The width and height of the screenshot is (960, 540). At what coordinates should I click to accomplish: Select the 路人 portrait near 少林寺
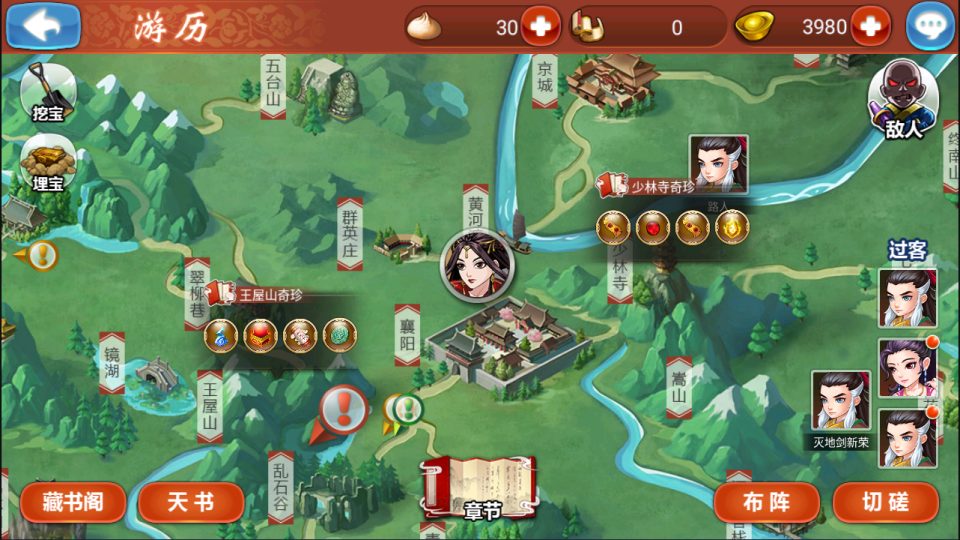point(718,164)
